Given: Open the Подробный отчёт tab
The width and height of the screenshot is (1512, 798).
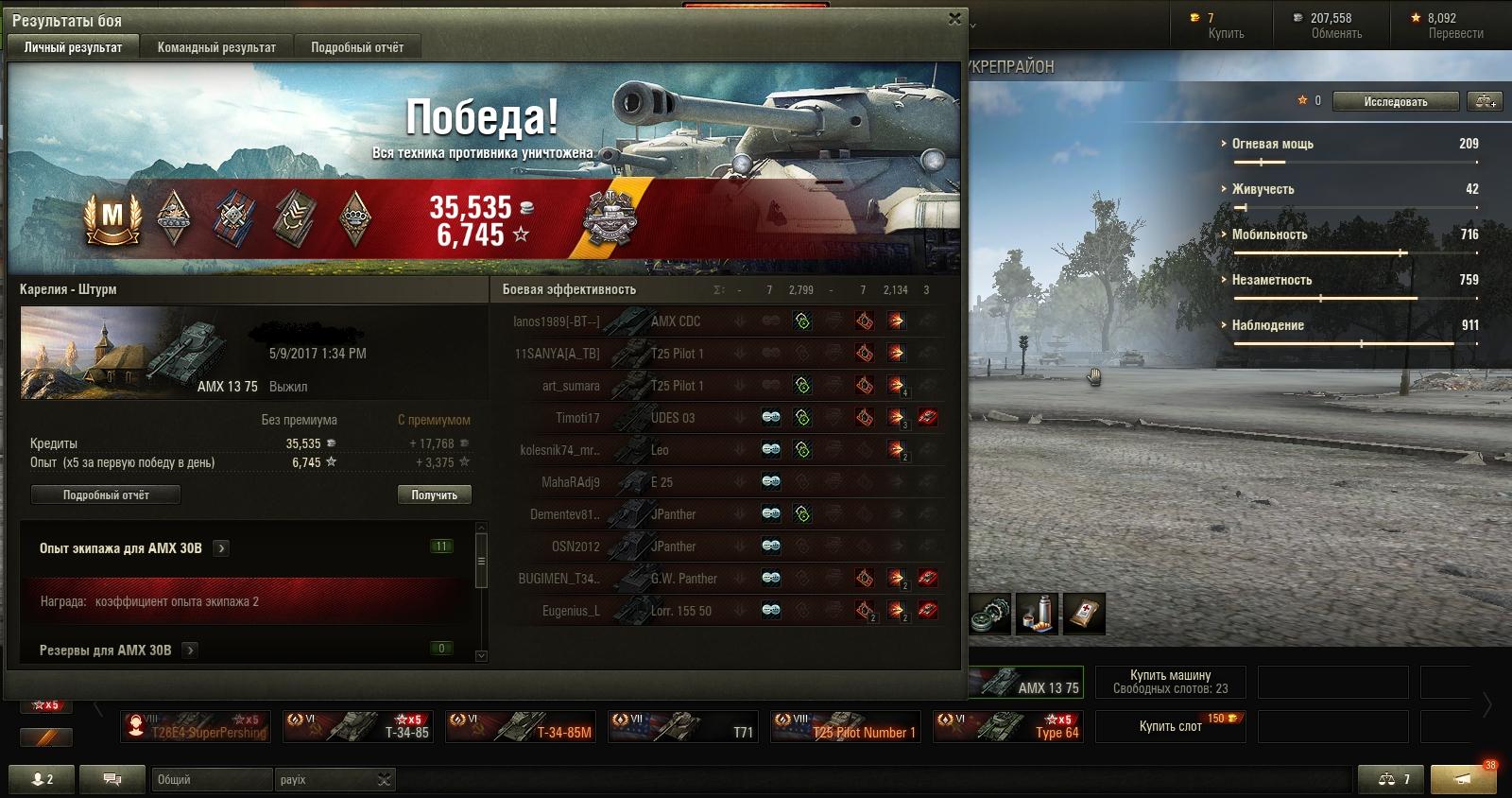Looking at the screenshot, I should (356, 47).
